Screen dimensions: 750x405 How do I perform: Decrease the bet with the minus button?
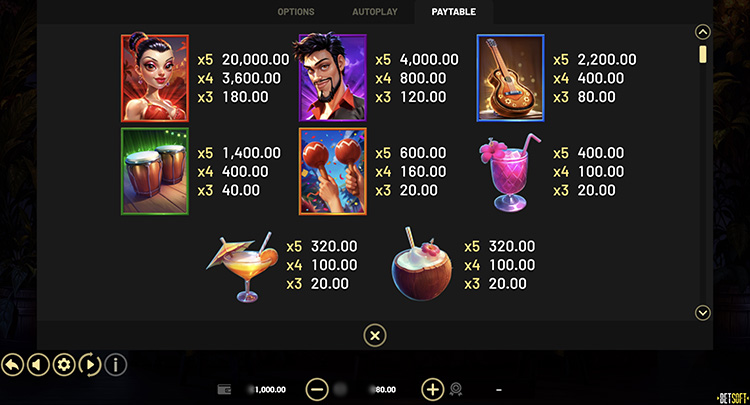[x=317, y=389]
